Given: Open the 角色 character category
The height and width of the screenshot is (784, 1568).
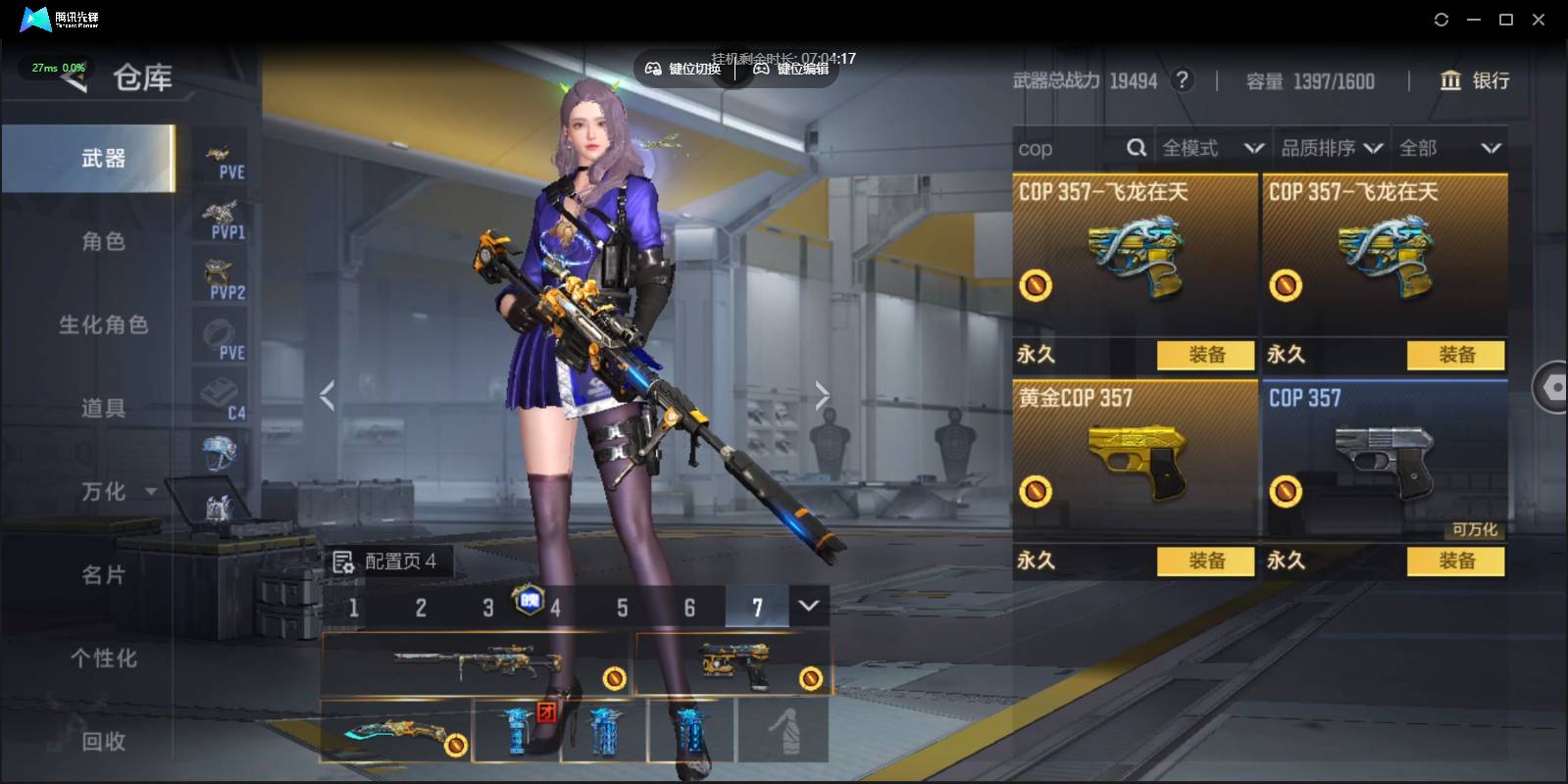Looking at the screenshot, I should [103, 241].
